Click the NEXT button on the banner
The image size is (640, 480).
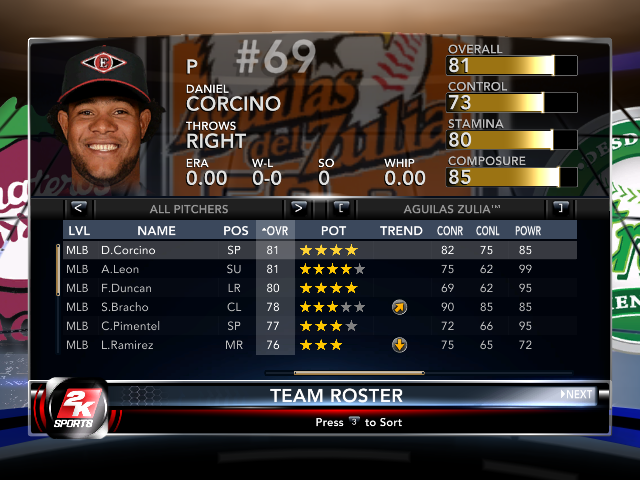pos(577,395)
